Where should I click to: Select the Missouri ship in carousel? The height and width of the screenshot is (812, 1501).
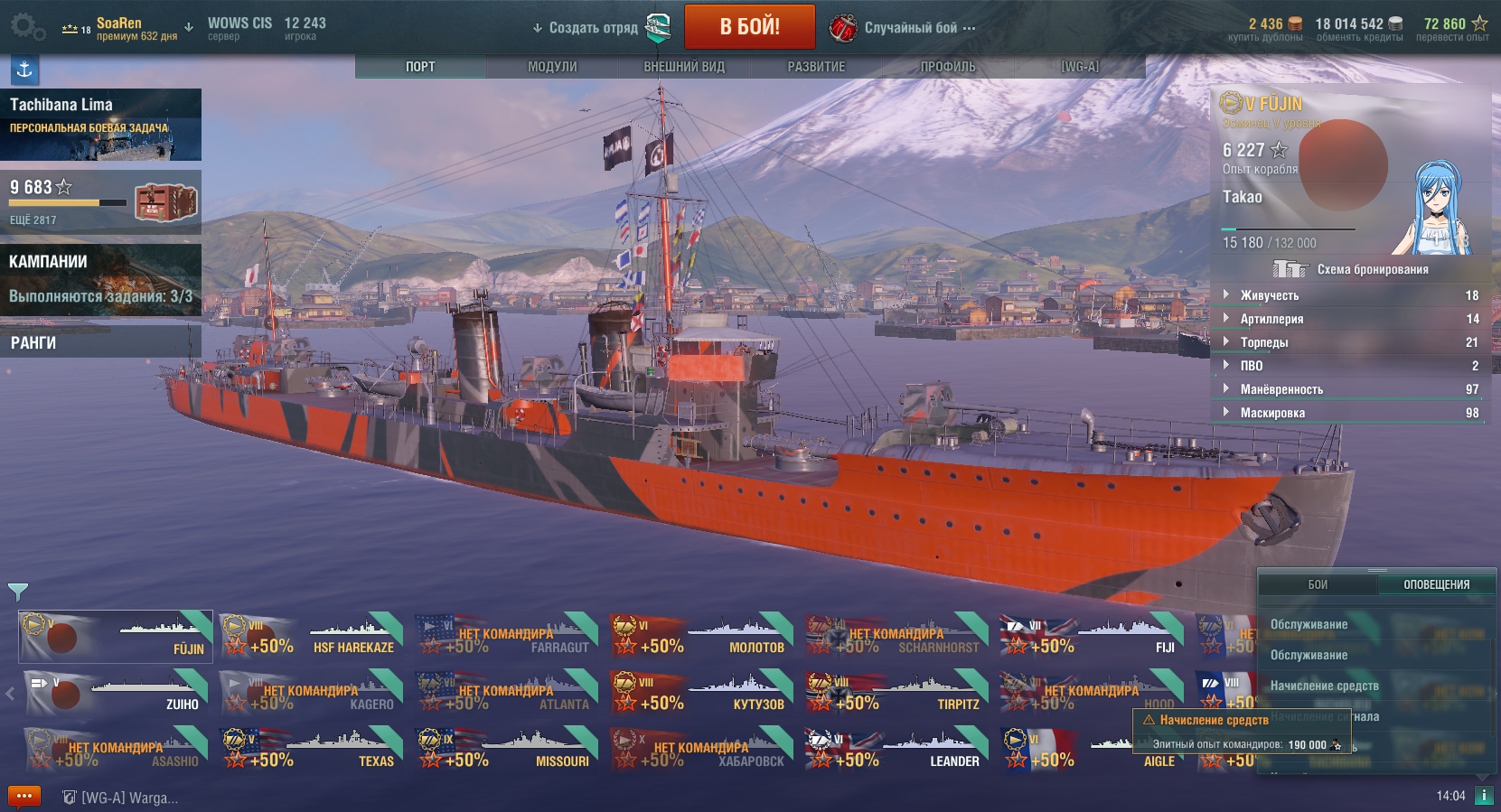coord(506,751)
